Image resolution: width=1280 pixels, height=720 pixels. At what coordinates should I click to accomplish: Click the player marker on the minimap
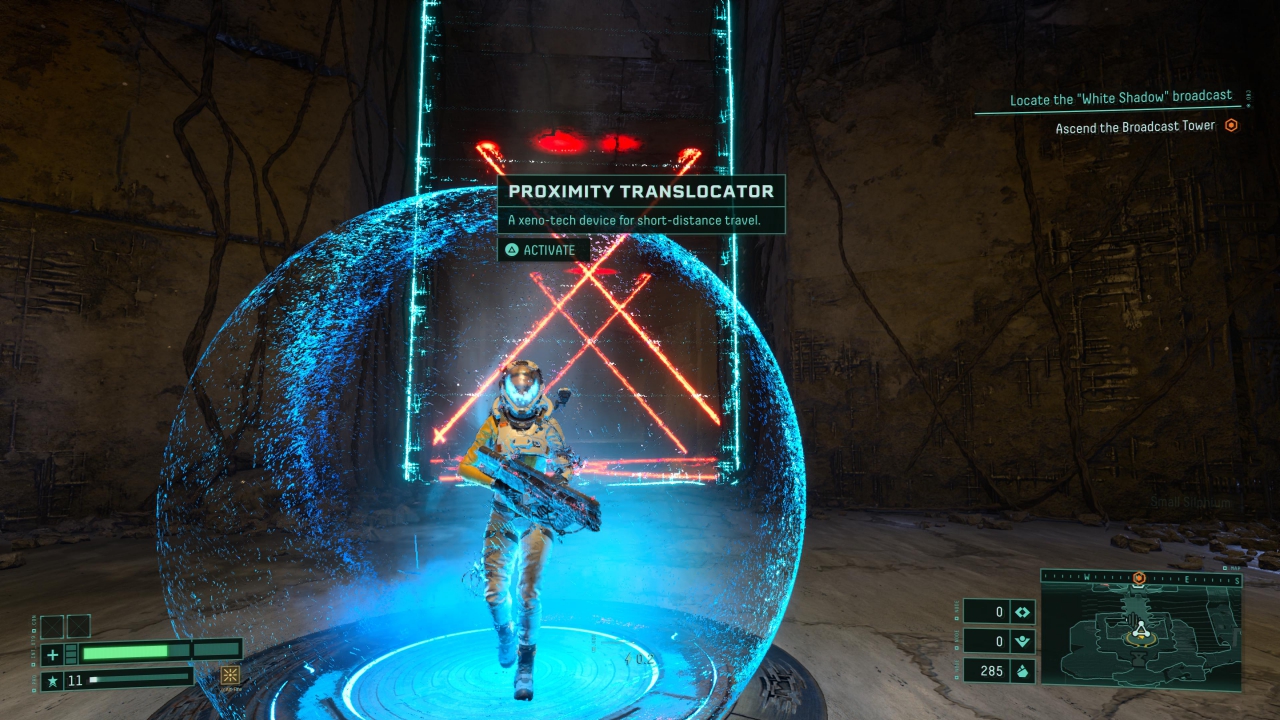coord(1139,630)
